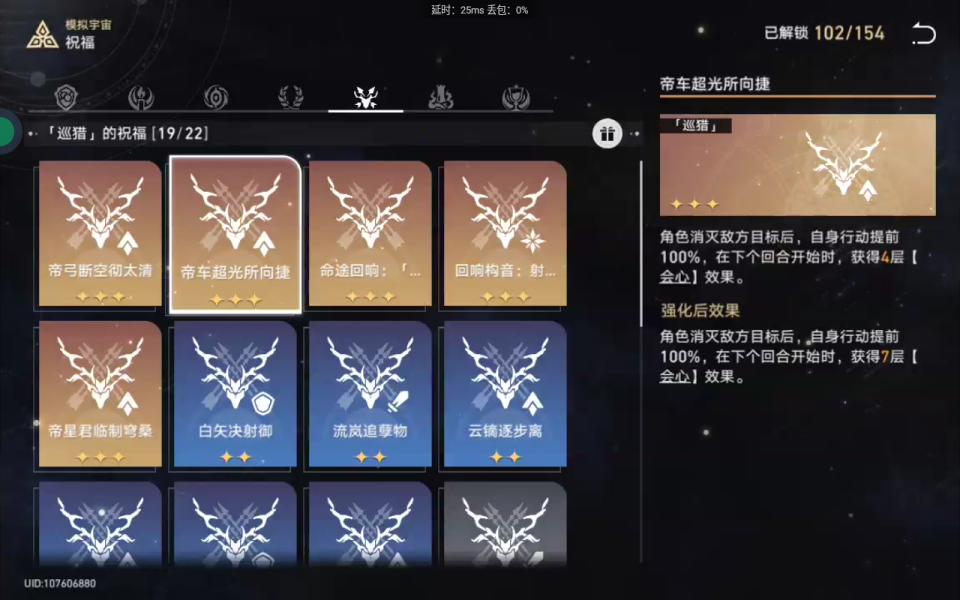Switch to the Destruction path tab
960x600 pixels.
coord(441,97)
